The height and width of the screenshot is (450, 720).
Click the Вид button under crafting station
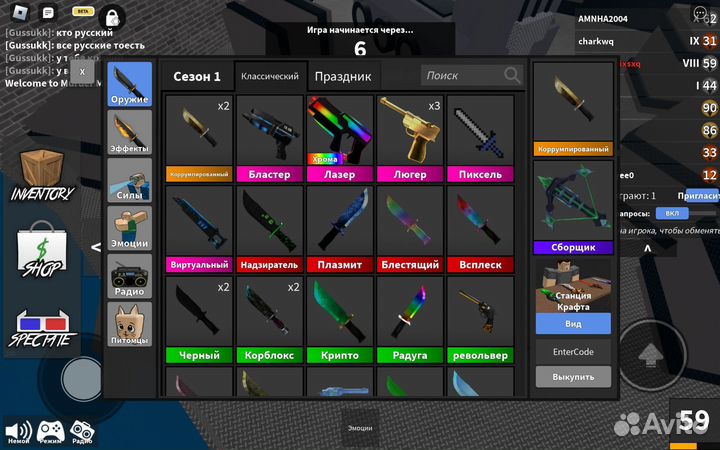click(573, 324)
